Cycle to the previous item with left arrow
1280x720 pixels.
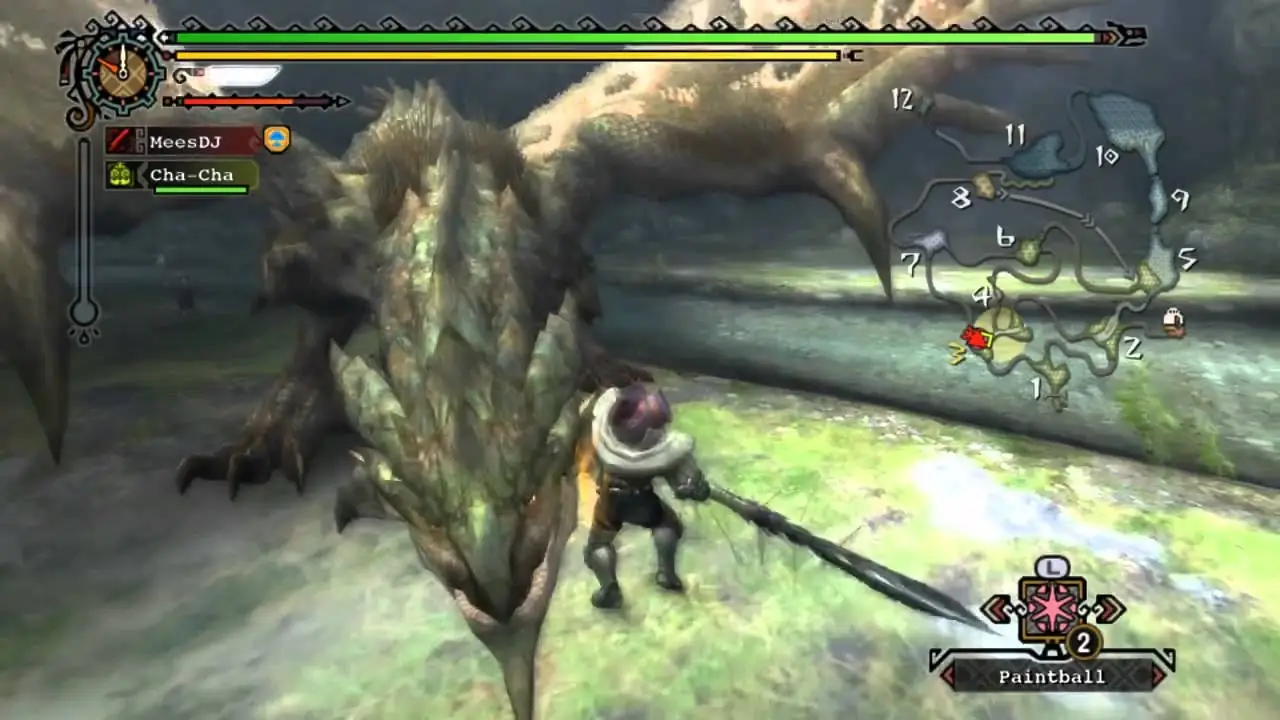[x=994, y=608]
